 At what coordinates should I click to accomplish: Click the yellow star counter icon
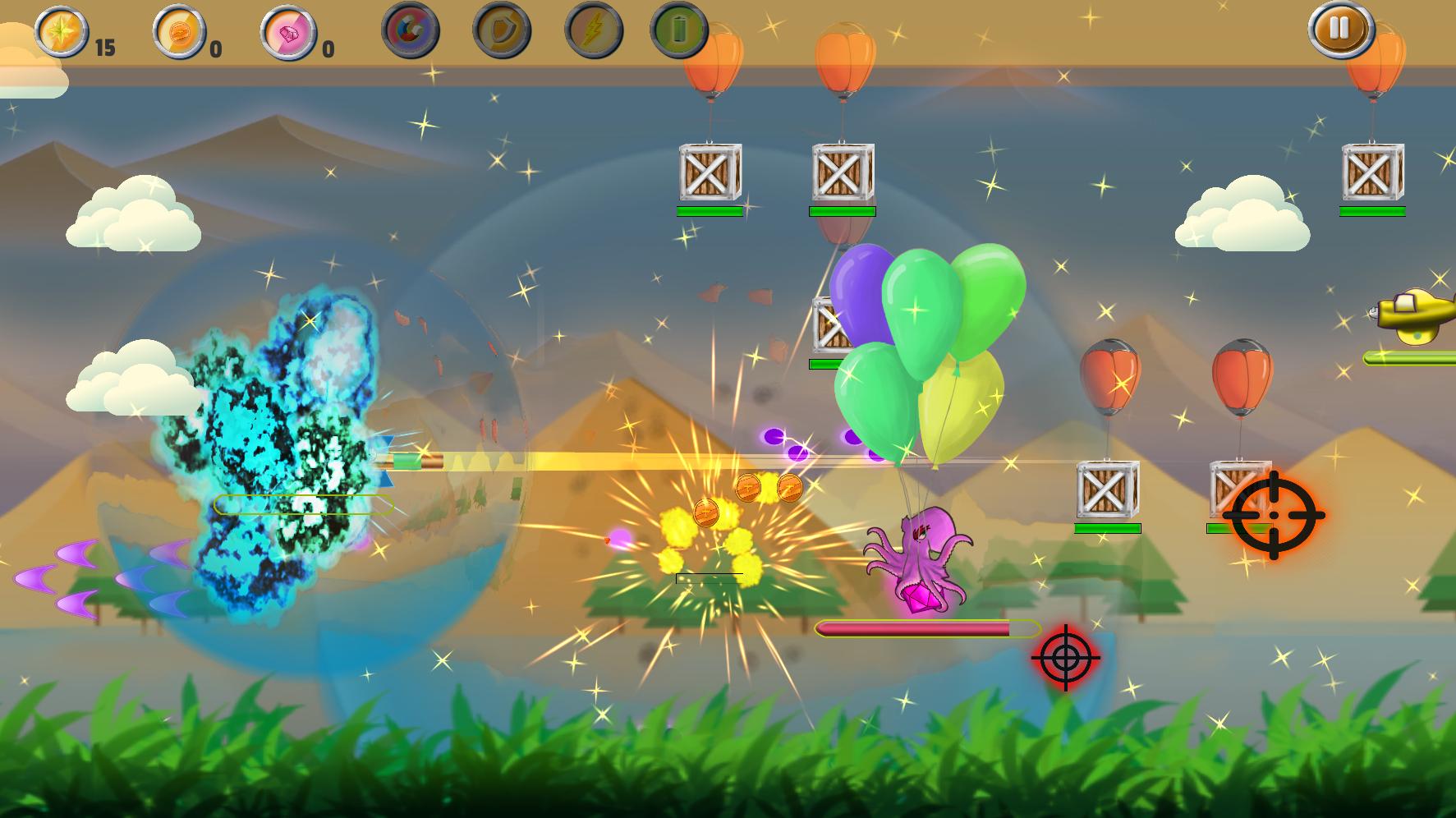pos(62,31)
